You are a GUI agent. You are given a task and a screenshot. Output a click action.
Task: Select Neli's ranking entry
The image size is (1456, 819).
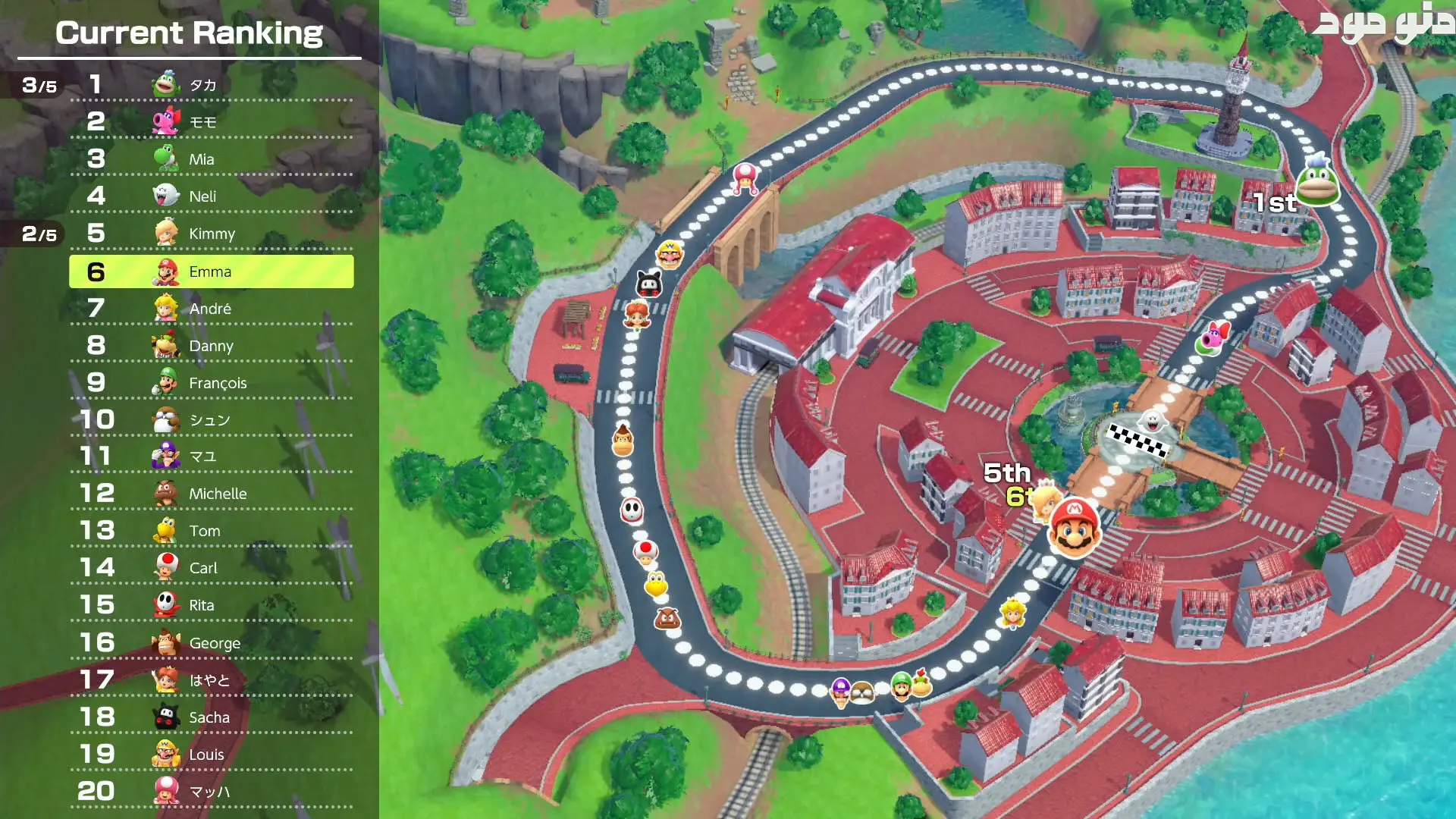coord(211,196)
